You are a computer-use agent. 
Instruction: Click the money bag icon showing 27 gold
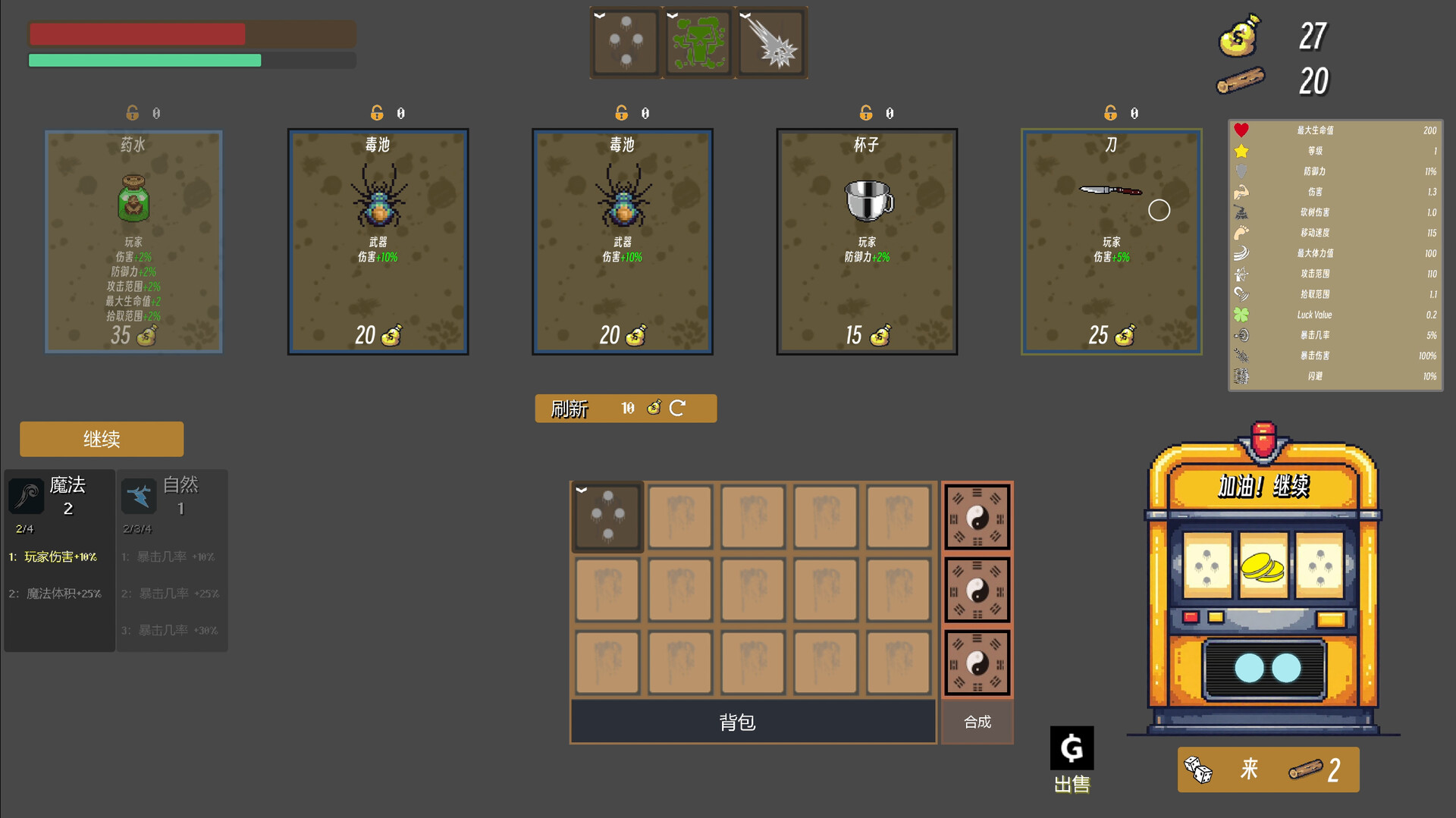point(1238,36)
